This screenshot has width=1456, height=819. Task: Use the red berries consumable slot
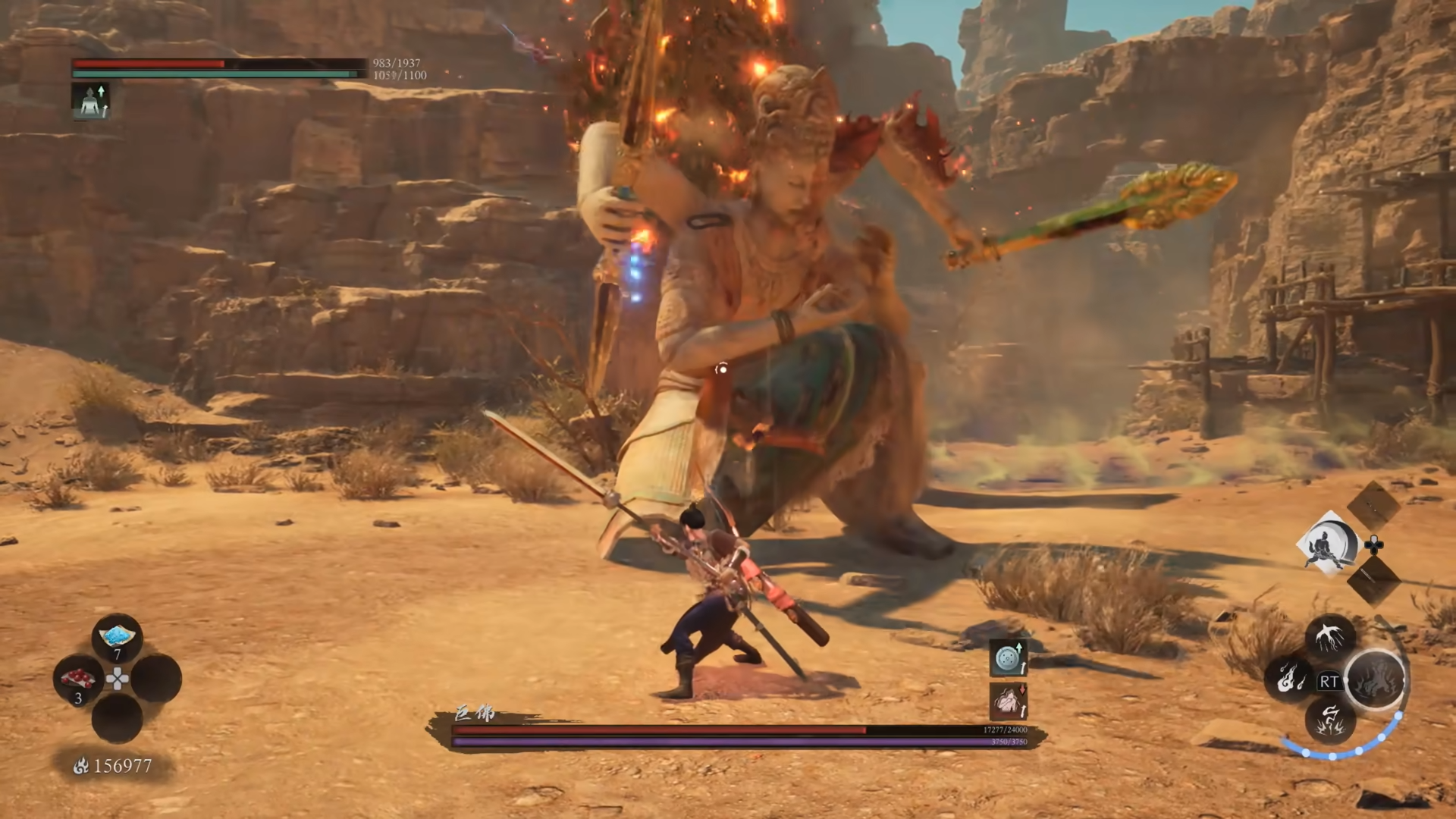click(79, 678)
